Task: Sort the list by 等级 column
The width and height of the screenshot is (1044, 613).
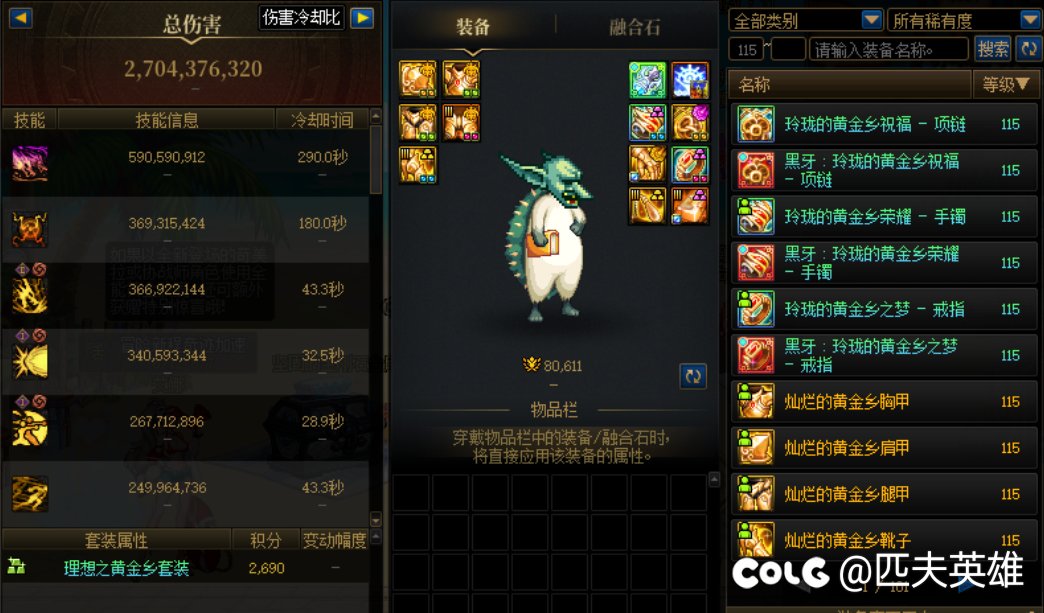Action: pos(1005,85)
